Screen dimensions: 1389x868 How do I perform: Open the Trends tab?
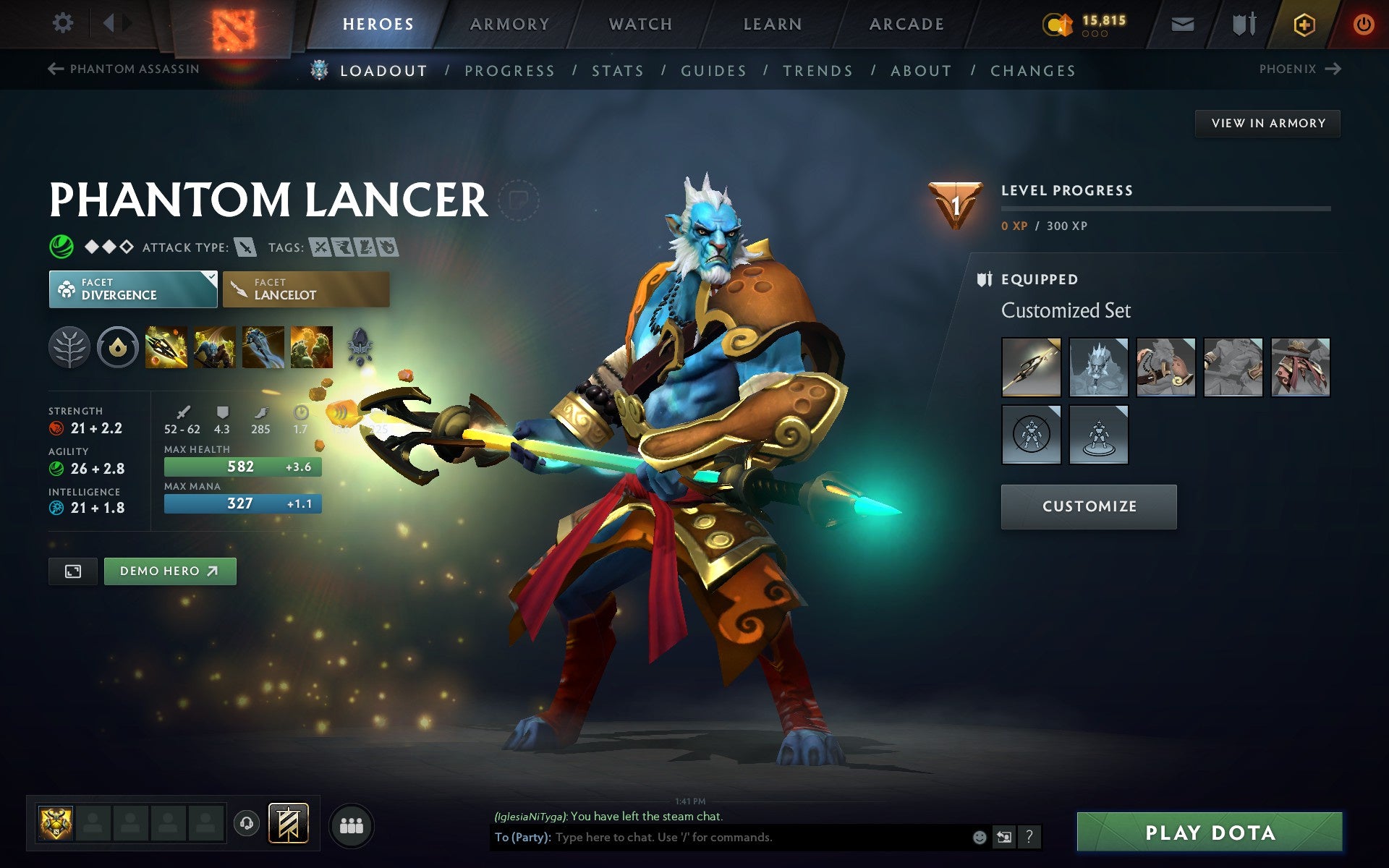pos(817,70)
